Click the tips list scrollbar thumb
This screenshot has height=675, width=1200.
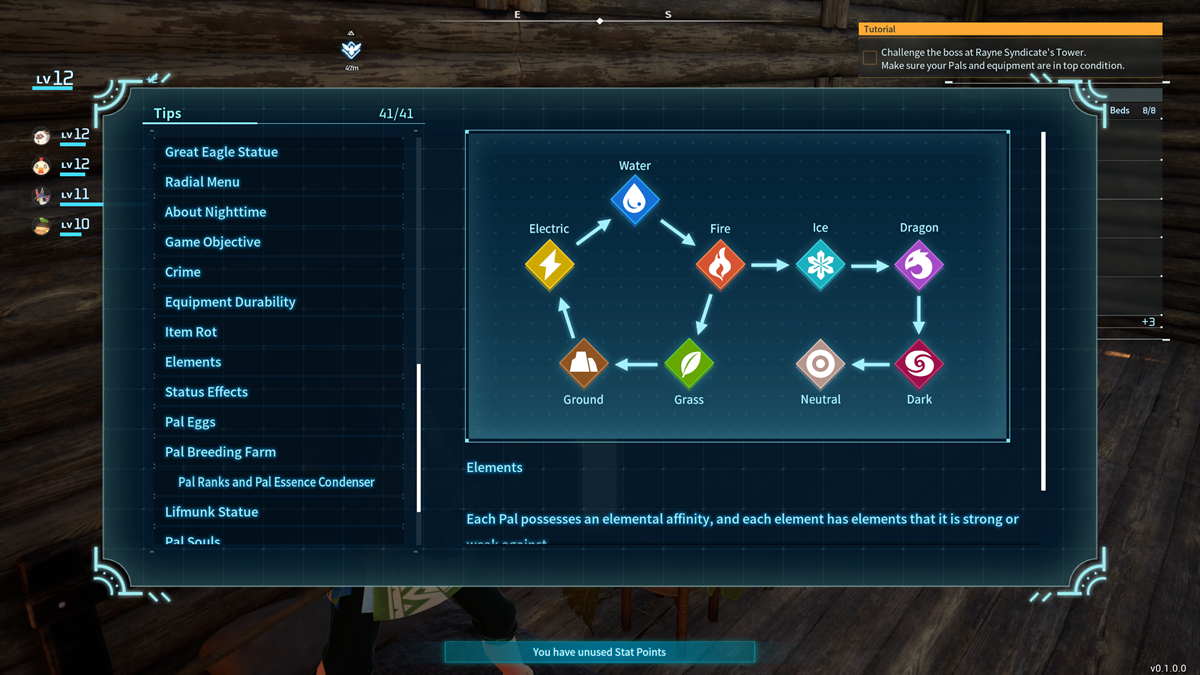[x=419, y=437]
